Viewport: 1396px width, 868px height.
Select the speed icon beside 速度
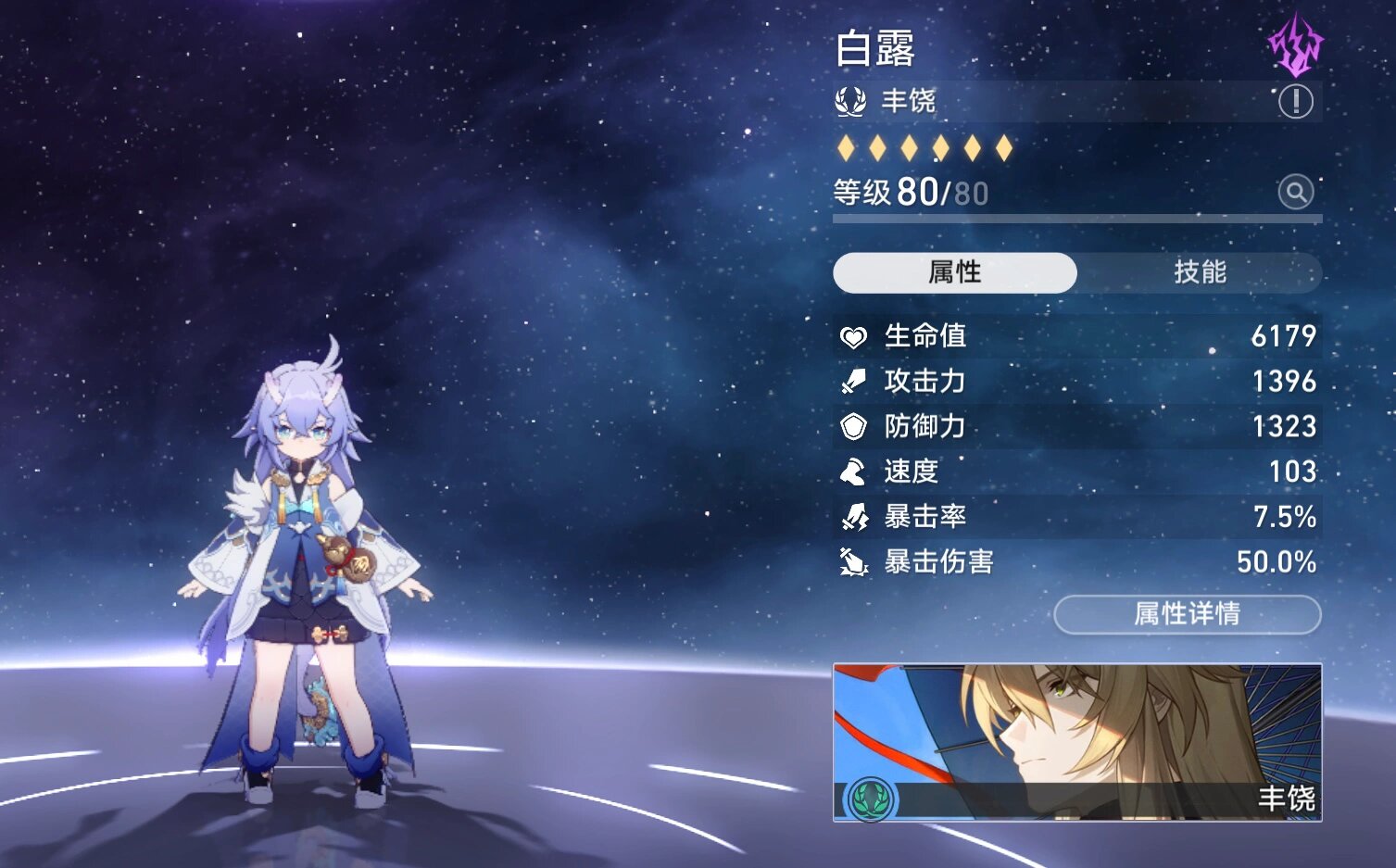tap(850, 472)
